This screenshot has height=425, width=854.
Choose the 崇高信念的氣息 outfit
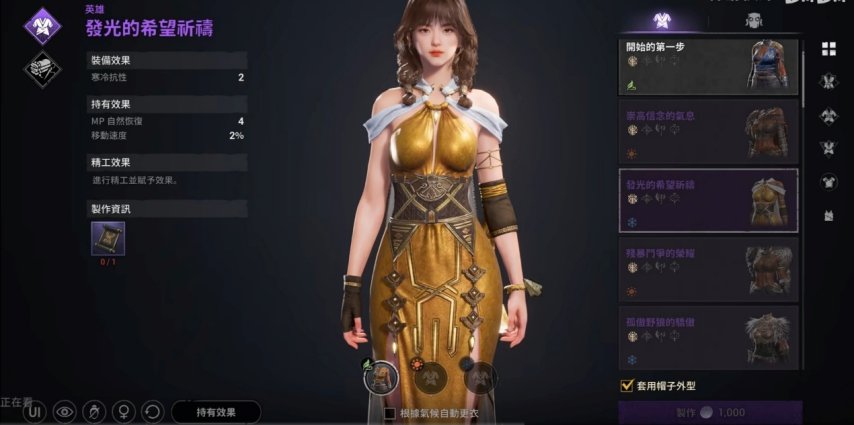click(x=708, y=131)
